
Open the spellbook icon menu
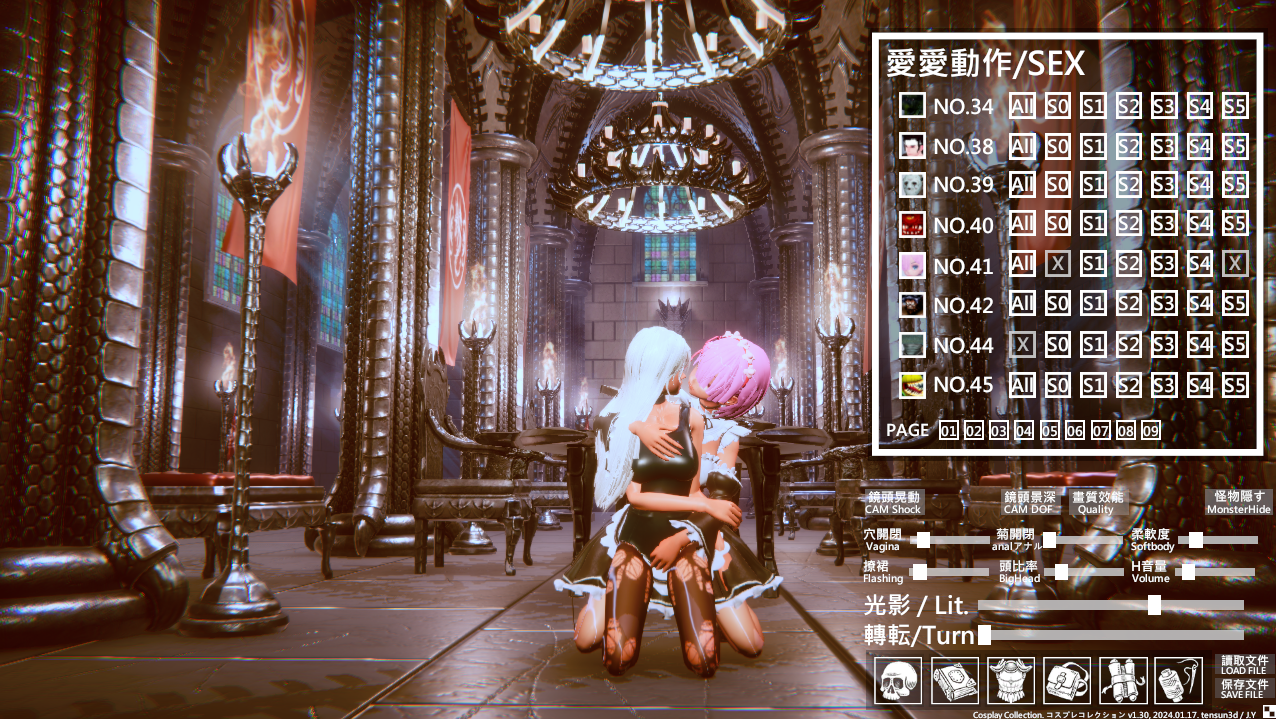pyautogui.click(x=954, y=680)
